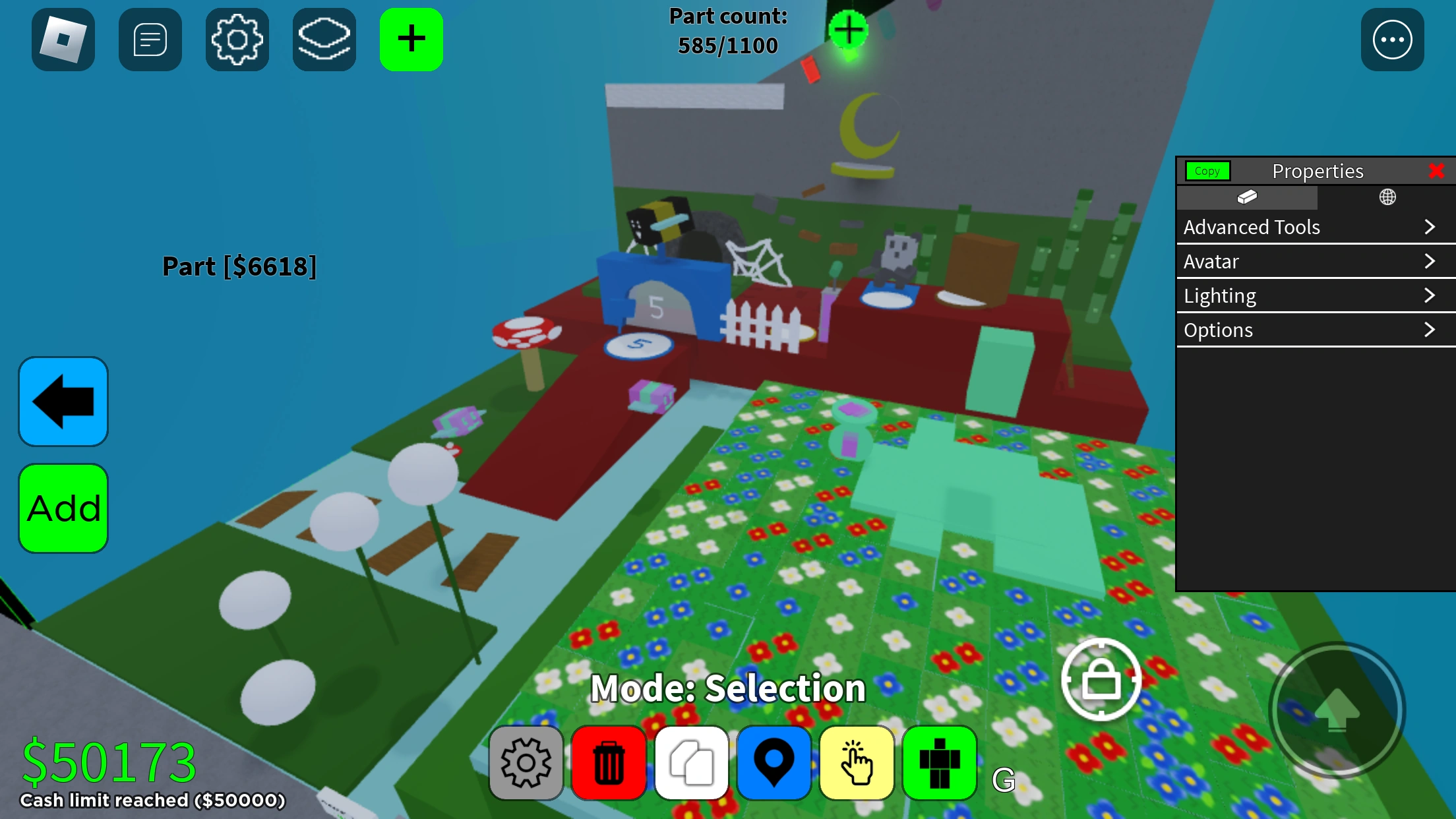Expand the Lighting section
This screenshot has height=819, width=1456.
click(1315, 295)
